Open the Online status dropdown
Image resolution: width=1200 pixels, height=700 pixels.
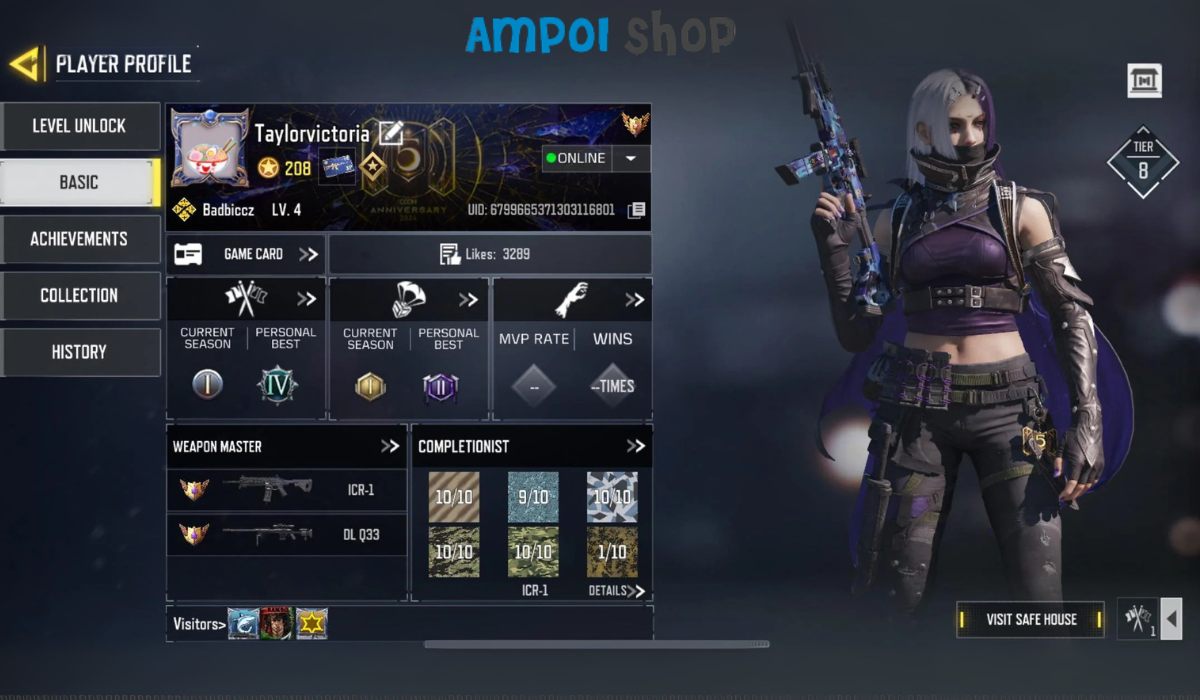(630, 158)
